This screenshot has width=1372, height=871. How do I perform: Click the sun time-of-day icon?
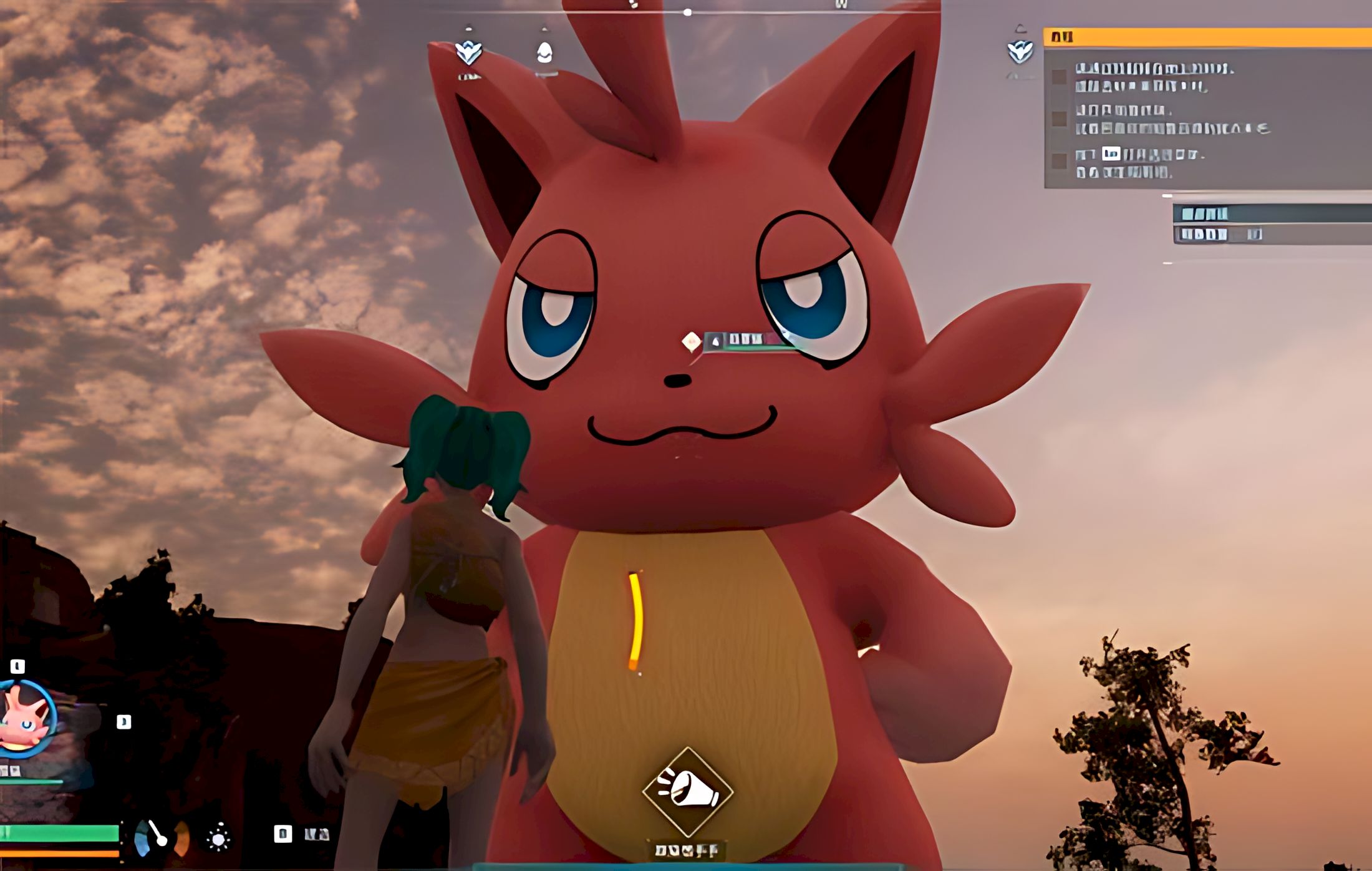pos(218,837)
